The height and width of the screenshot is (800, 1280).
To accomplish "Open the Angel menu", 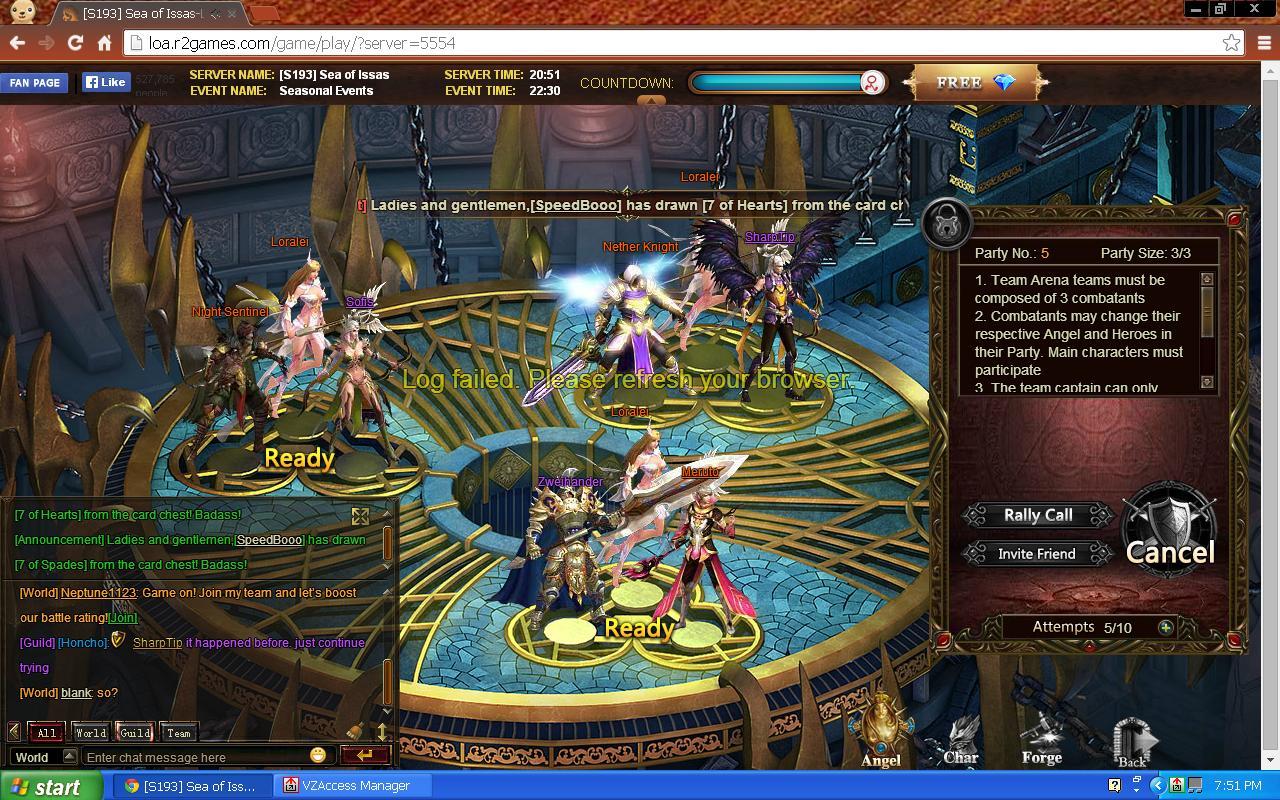I will click(x=881, y=735).
